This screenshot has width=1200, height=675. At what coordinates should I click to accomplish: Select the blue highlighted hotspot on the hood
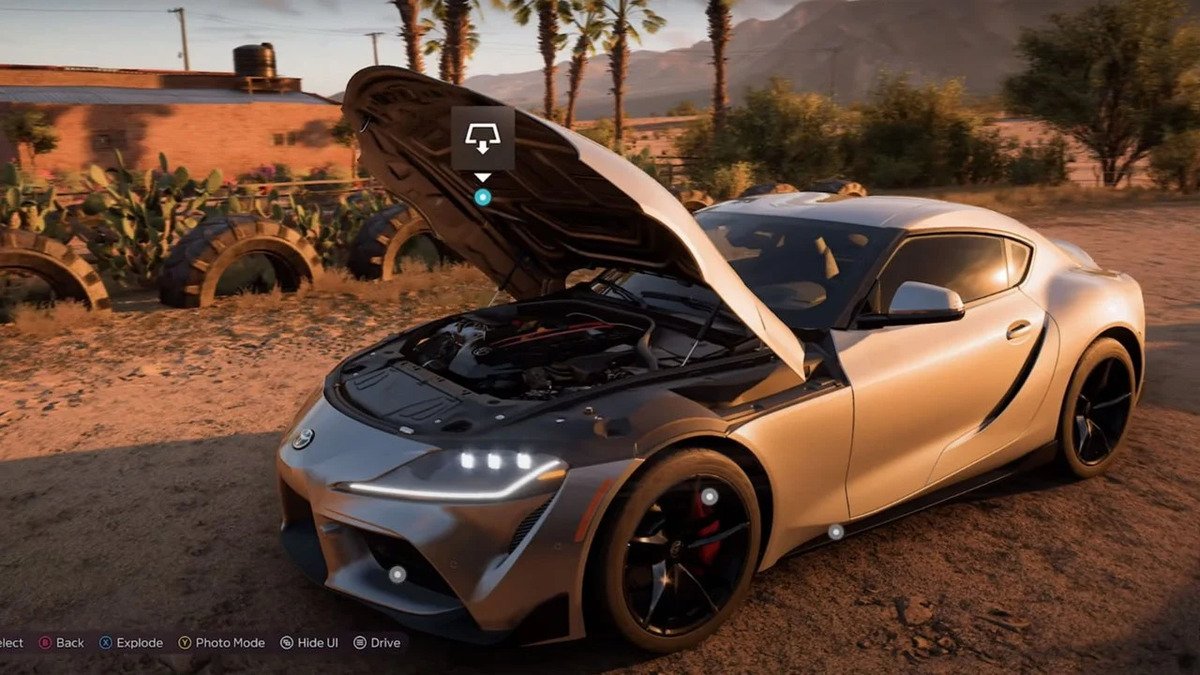[482, 197]
